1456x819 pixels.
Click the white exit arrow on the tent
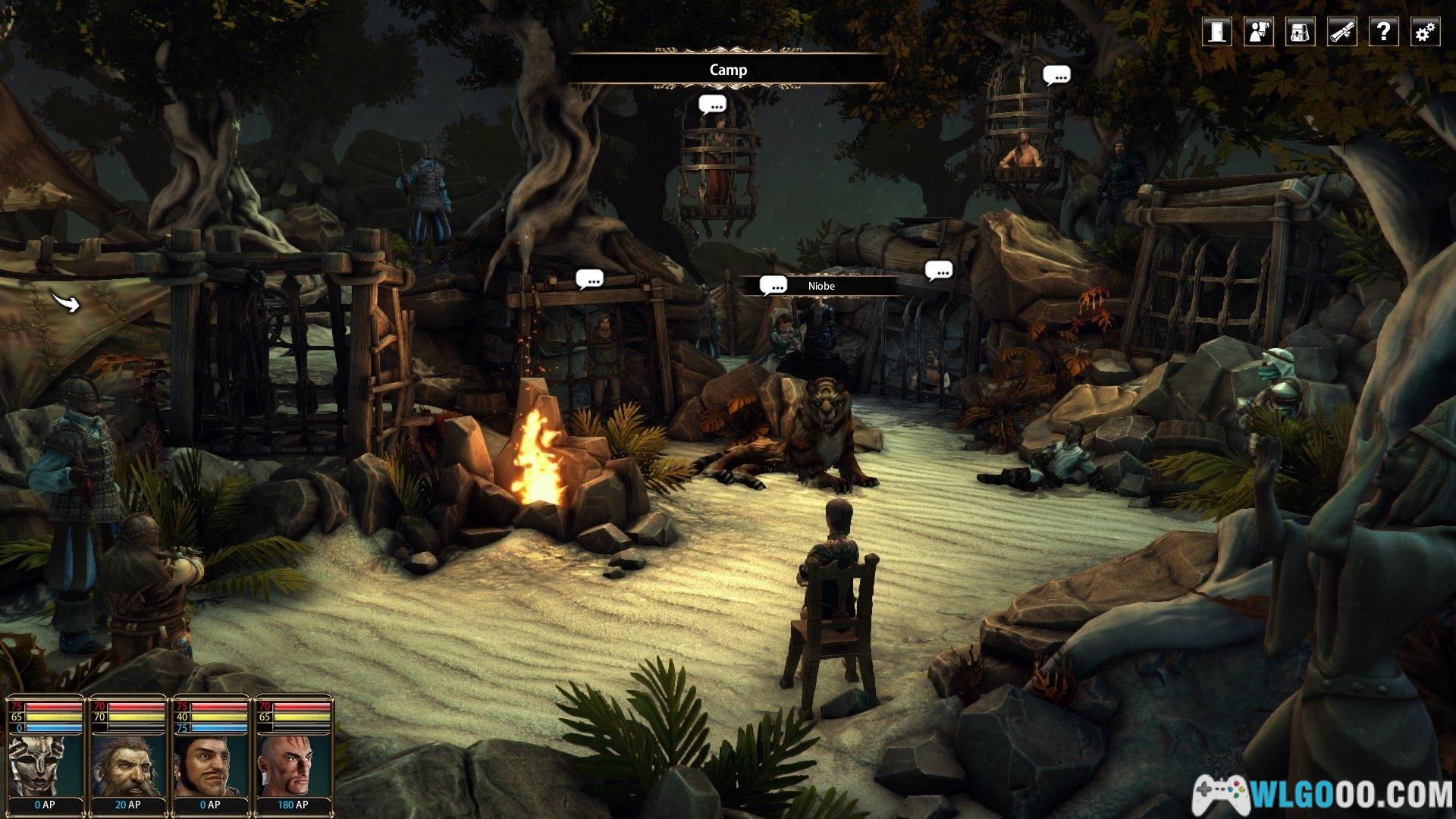click(66, 302)
